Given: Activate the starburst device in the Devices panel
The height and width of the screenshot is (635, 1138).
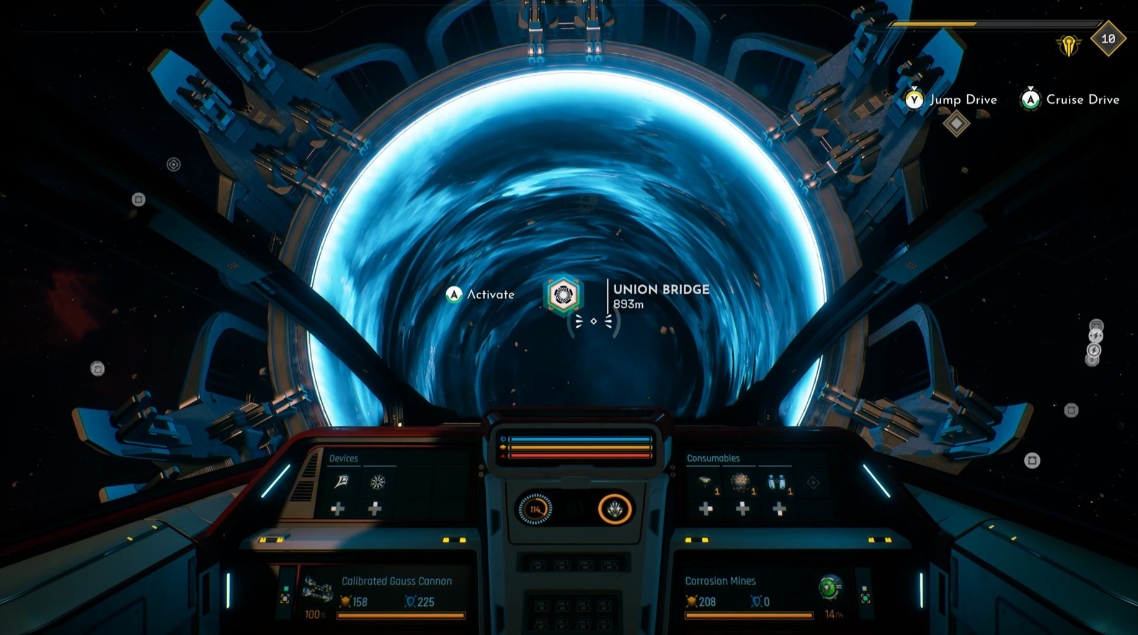Looking at the screenshot, I should pos(375,482).
